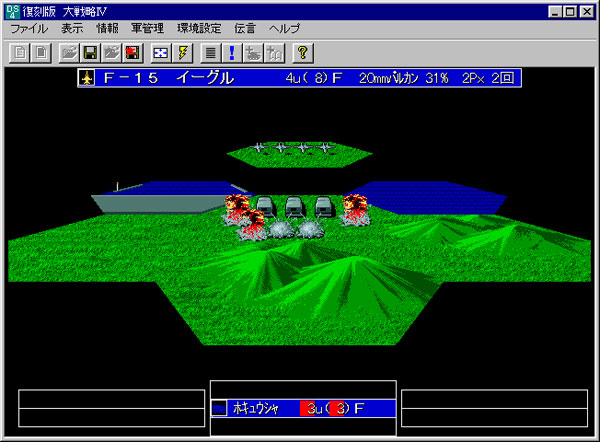Open the 環境設定 menu
The image size is (600, 442).
(x=200, y=29)
